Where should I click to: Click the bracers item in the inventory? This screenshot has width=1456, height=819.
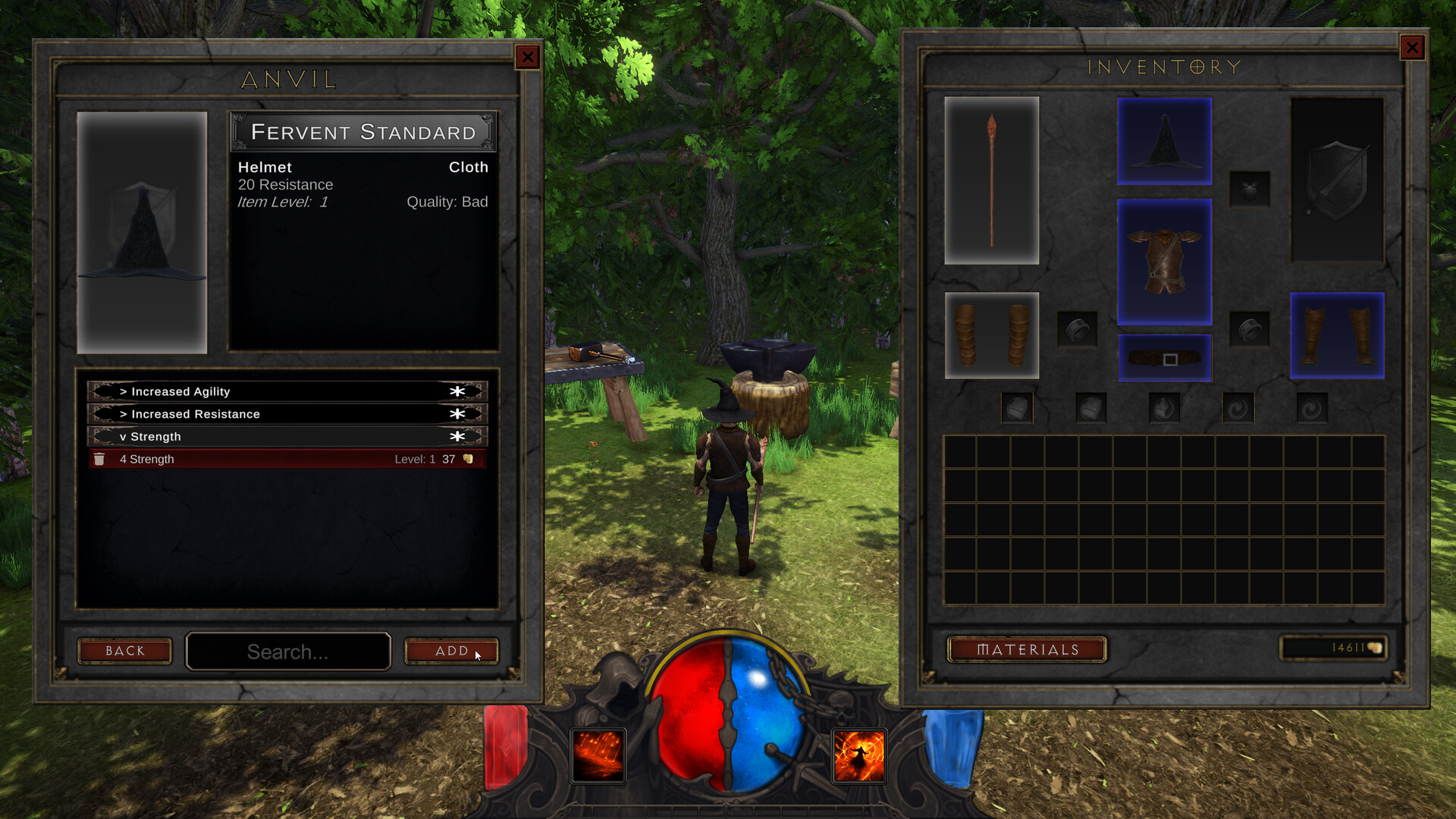click(x=991, y=334)
